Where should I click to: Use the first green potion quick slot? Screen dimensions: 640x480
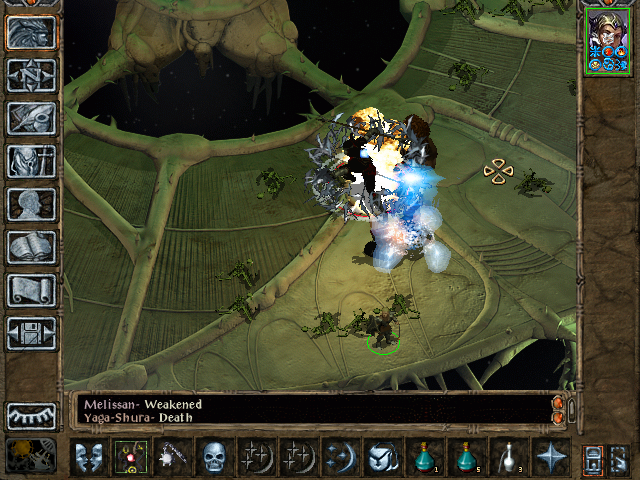[424, 457]
